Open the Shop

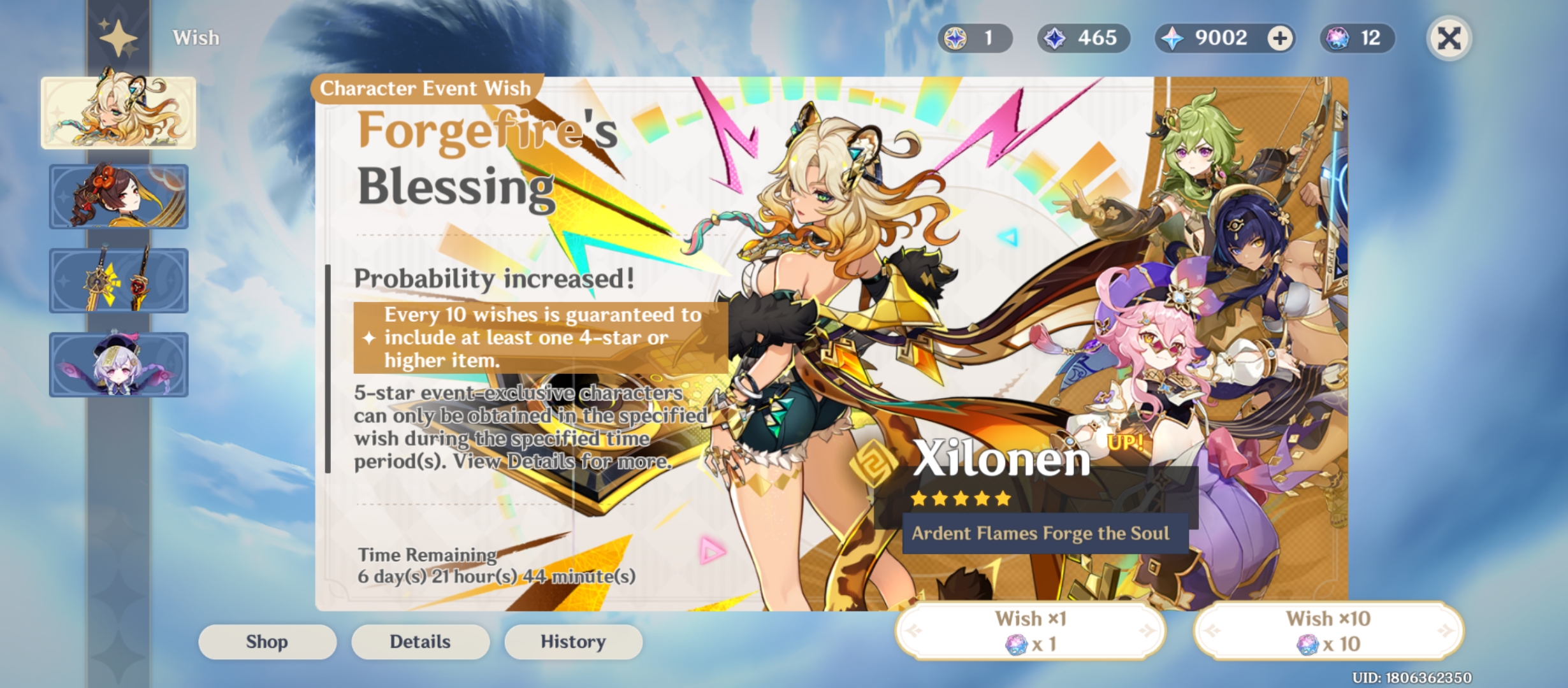pos(266,641)
